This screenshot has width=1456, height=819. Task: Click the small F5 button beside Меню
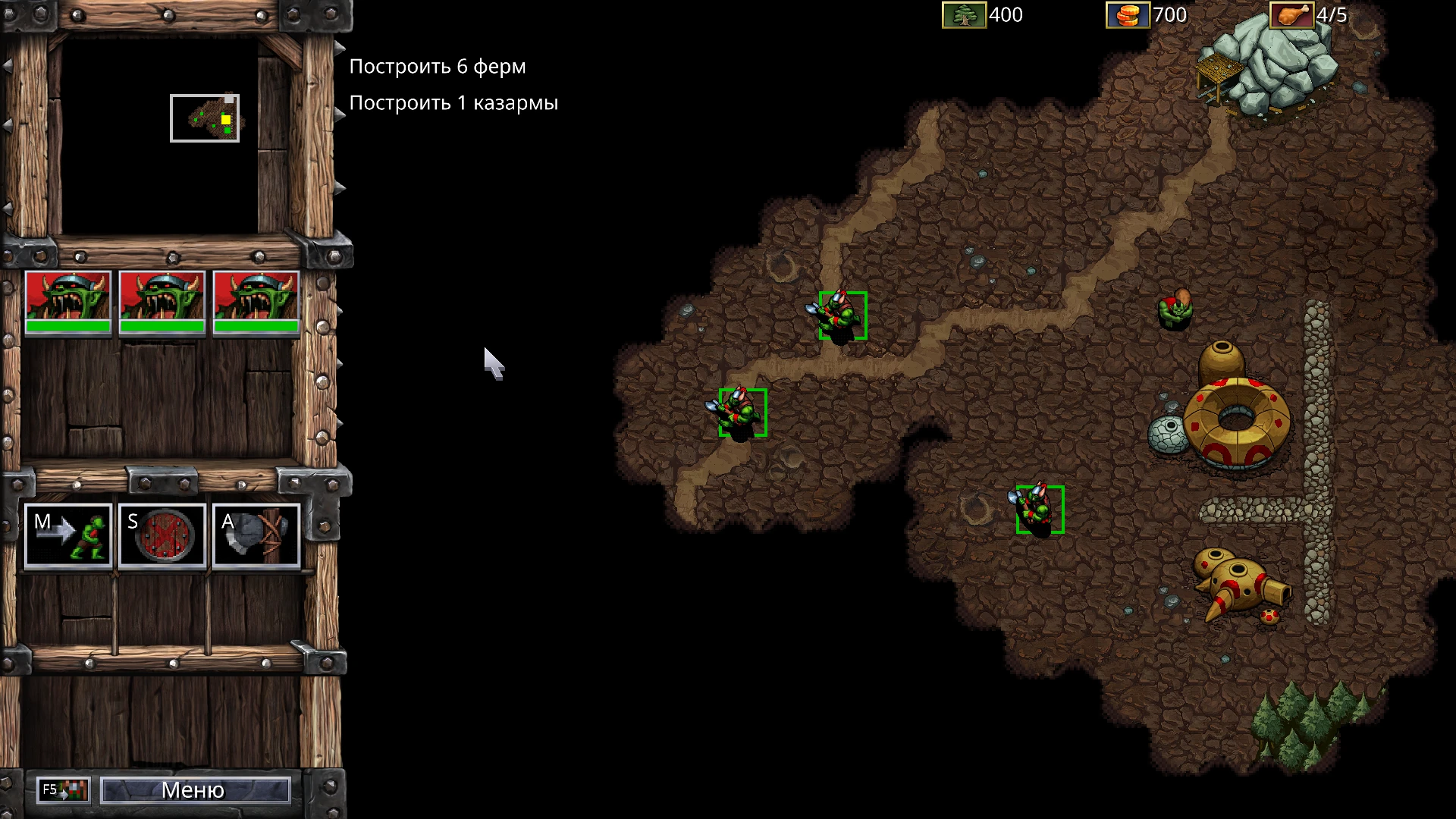[64, 790]
